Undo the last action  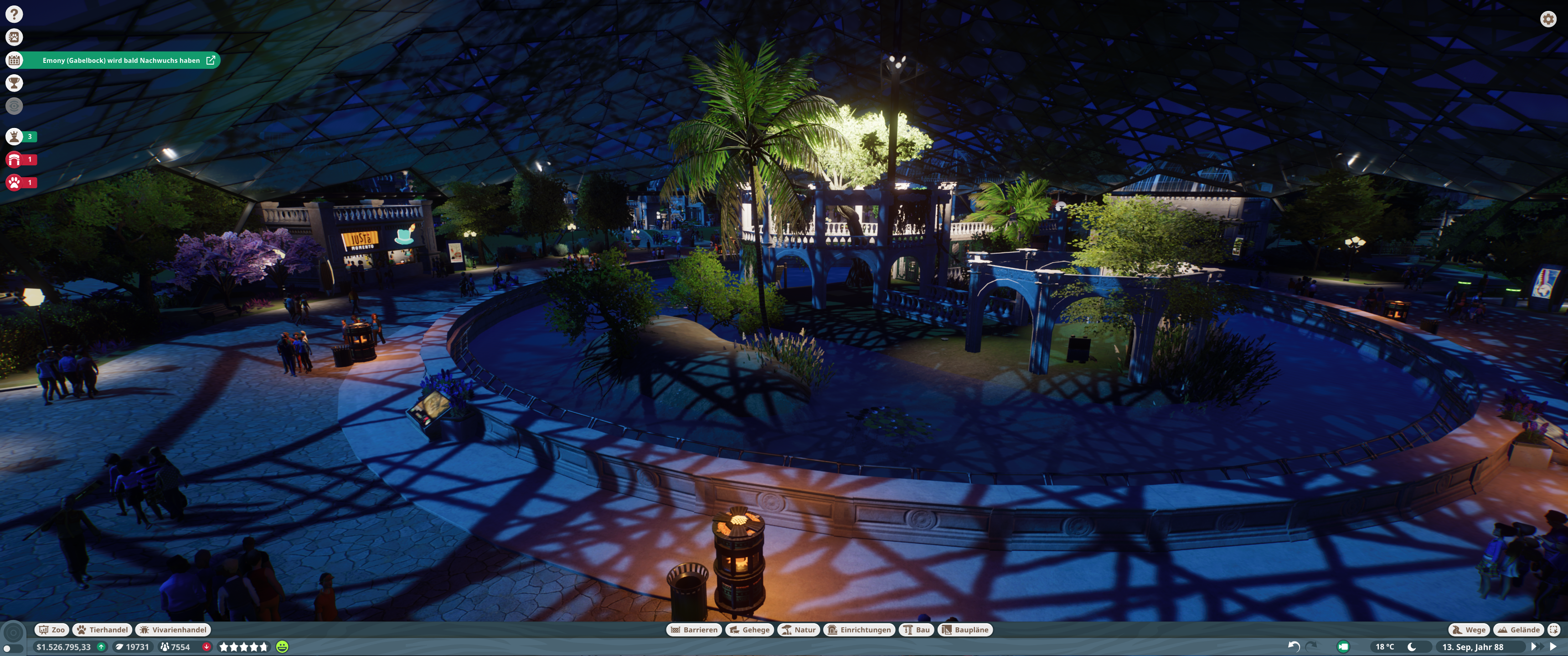pos(1294,647)
